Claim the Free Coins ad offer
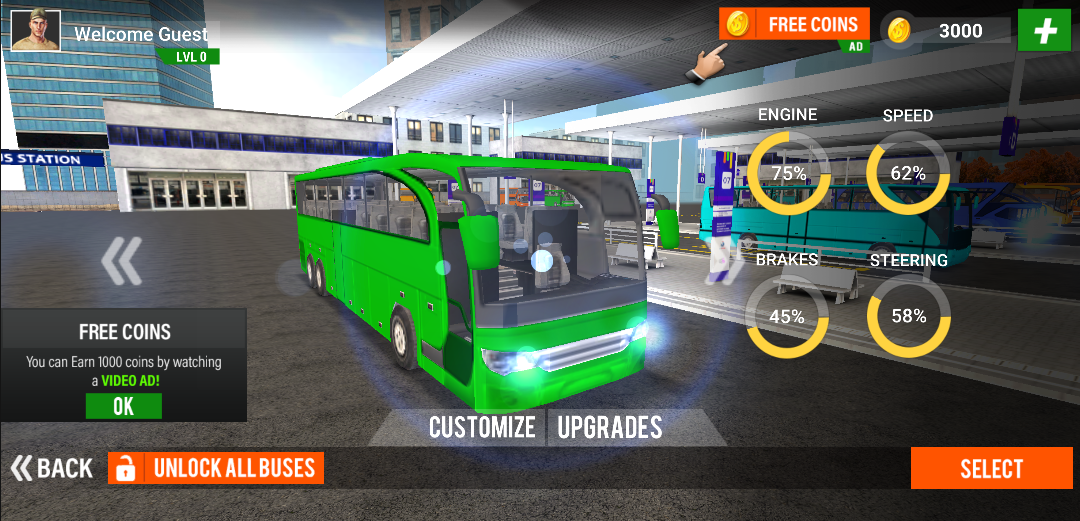Viewport: 1080px width, 521px height. 794,25
